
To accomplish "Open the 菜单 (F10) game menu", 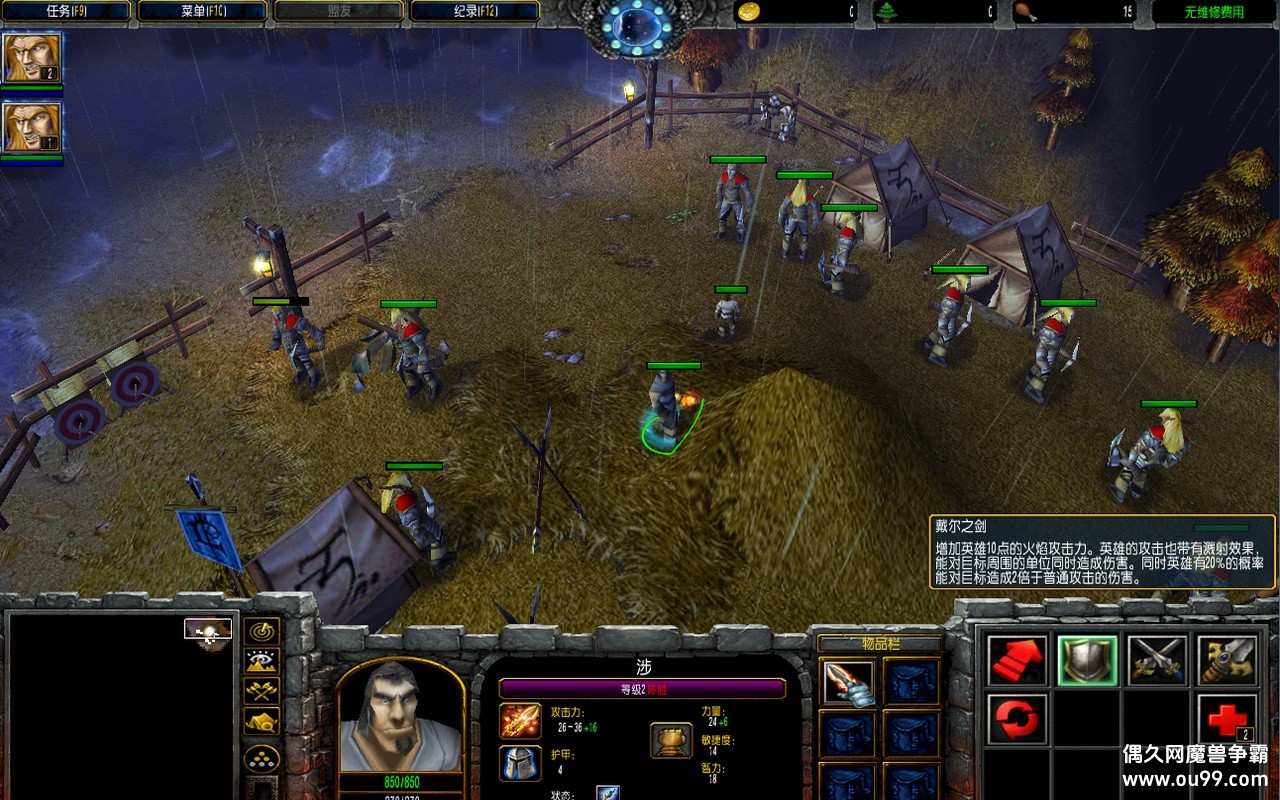I will click(x=203, y=12).
